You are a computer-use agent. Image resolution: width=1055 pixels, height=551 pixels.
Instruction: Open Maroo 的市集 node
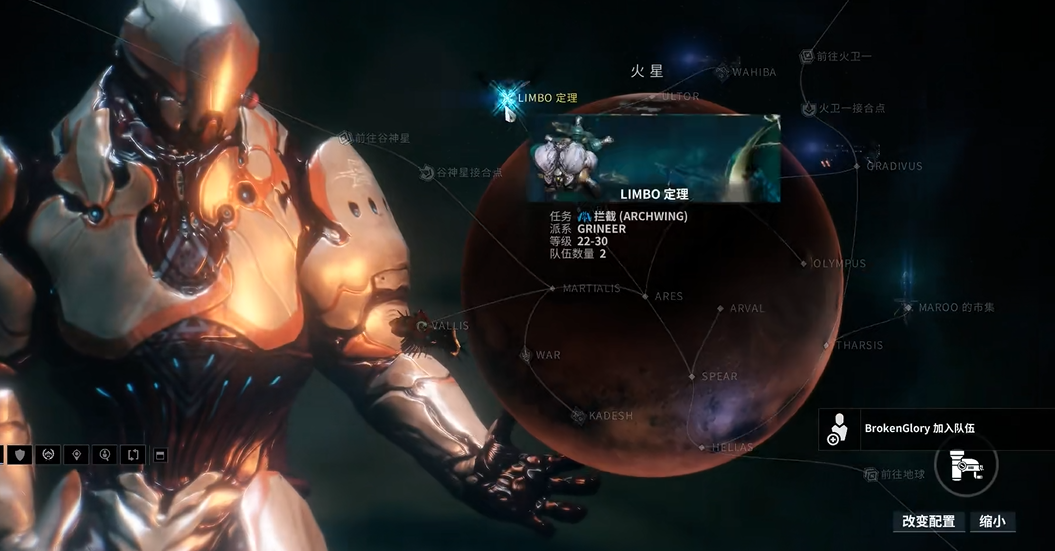tap(909, 307)
